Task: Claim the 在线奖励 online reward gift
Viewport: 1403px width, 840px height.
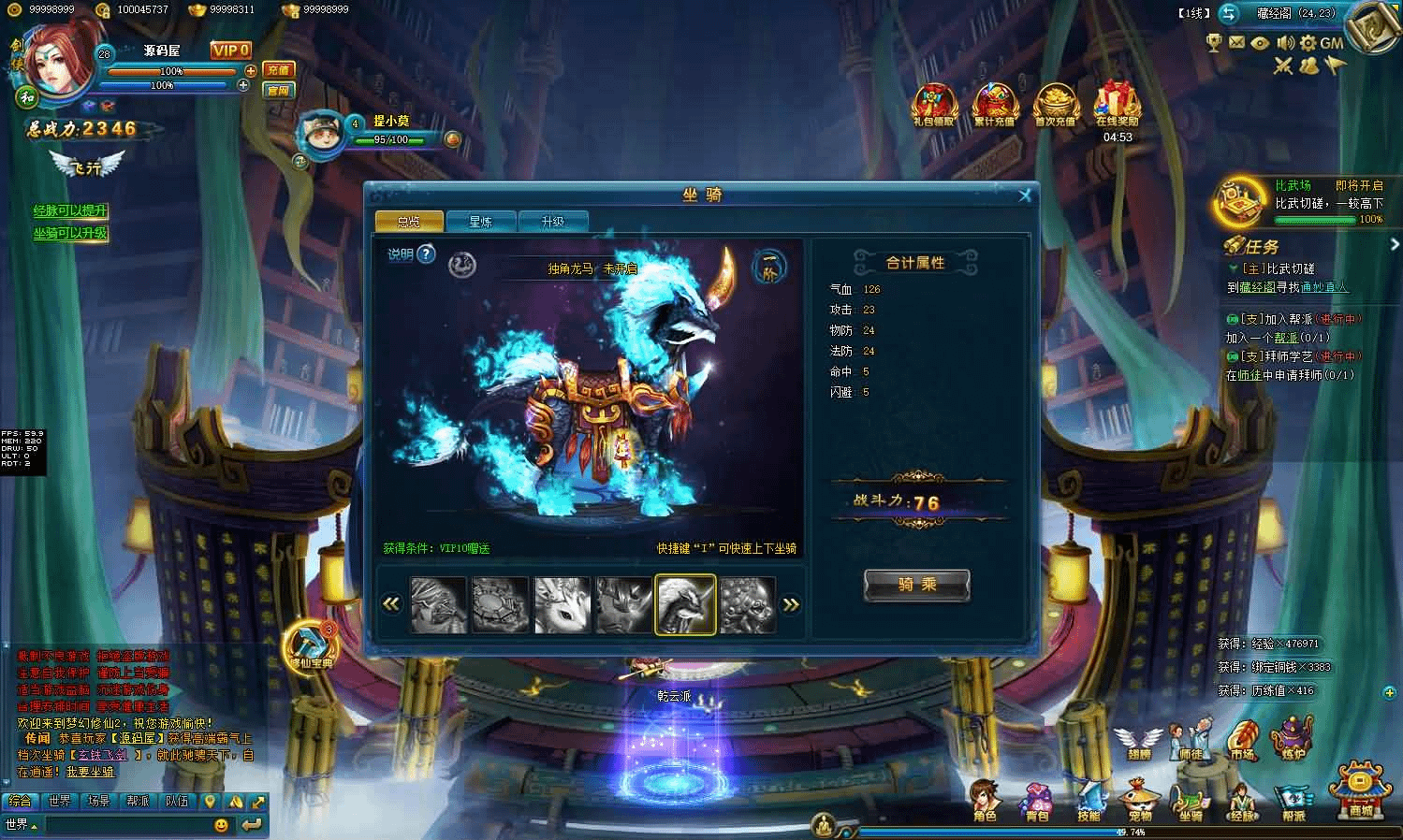Action: pos(1117,103)
